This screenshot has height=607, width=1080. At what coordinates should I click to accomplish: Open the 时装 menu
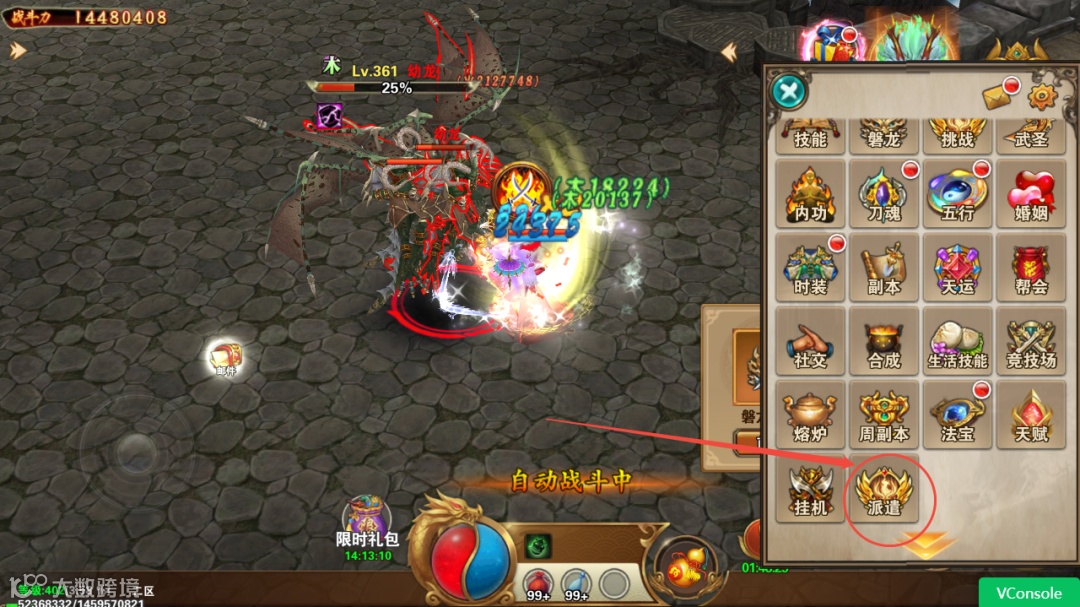click(811, 267)
